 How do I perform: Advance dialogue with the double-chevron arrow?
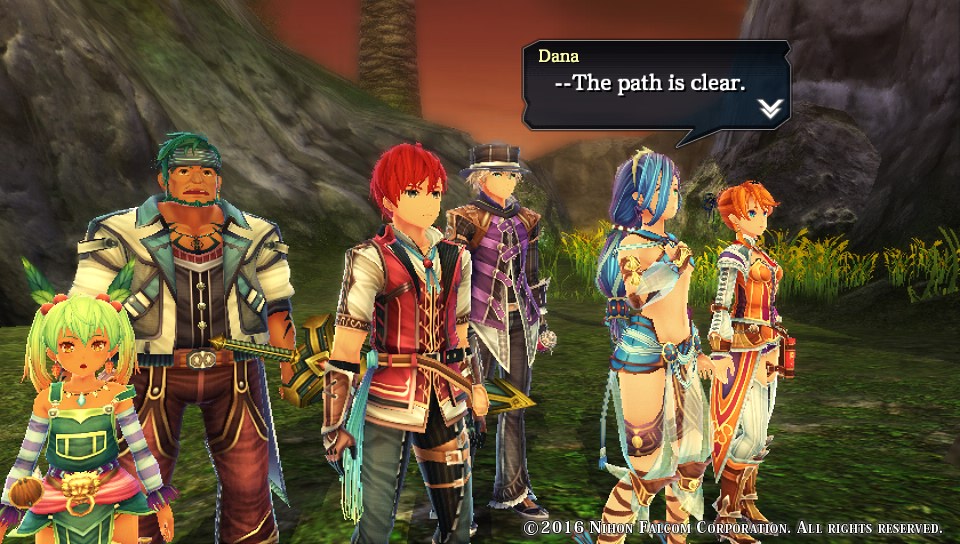click(x=769, y=109)
